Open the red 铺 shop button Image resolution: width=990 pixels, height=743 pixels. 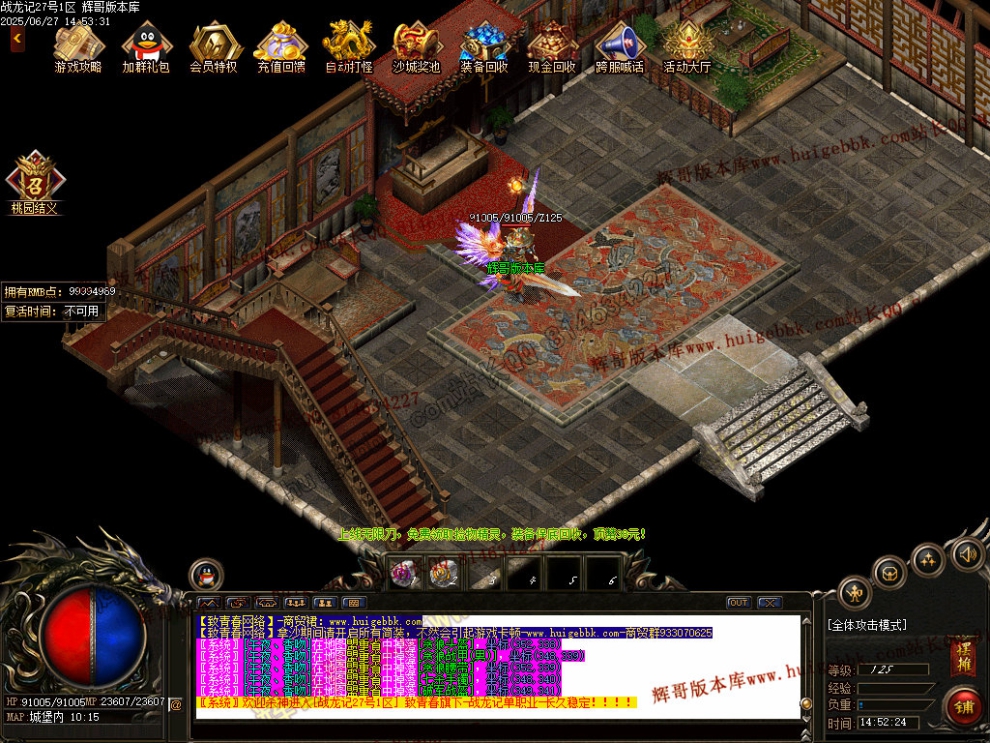[963, 707]
